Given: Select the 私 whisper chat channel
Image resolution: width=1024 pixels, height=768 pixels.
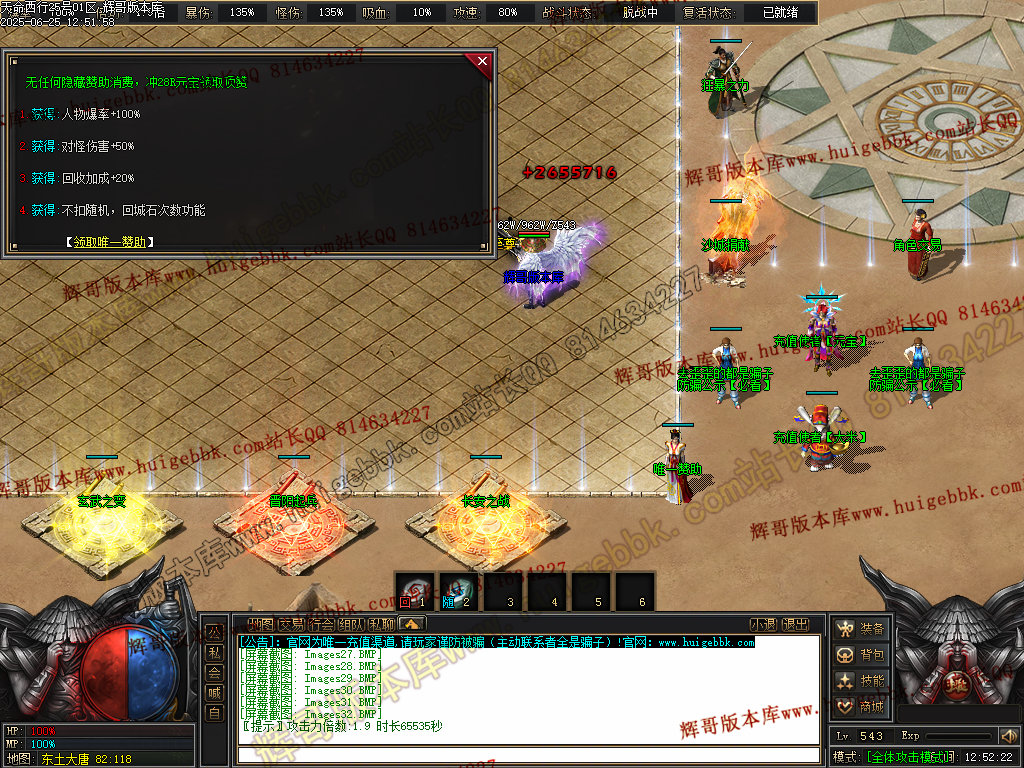Looking at the screenshot, I should (214, 653).
